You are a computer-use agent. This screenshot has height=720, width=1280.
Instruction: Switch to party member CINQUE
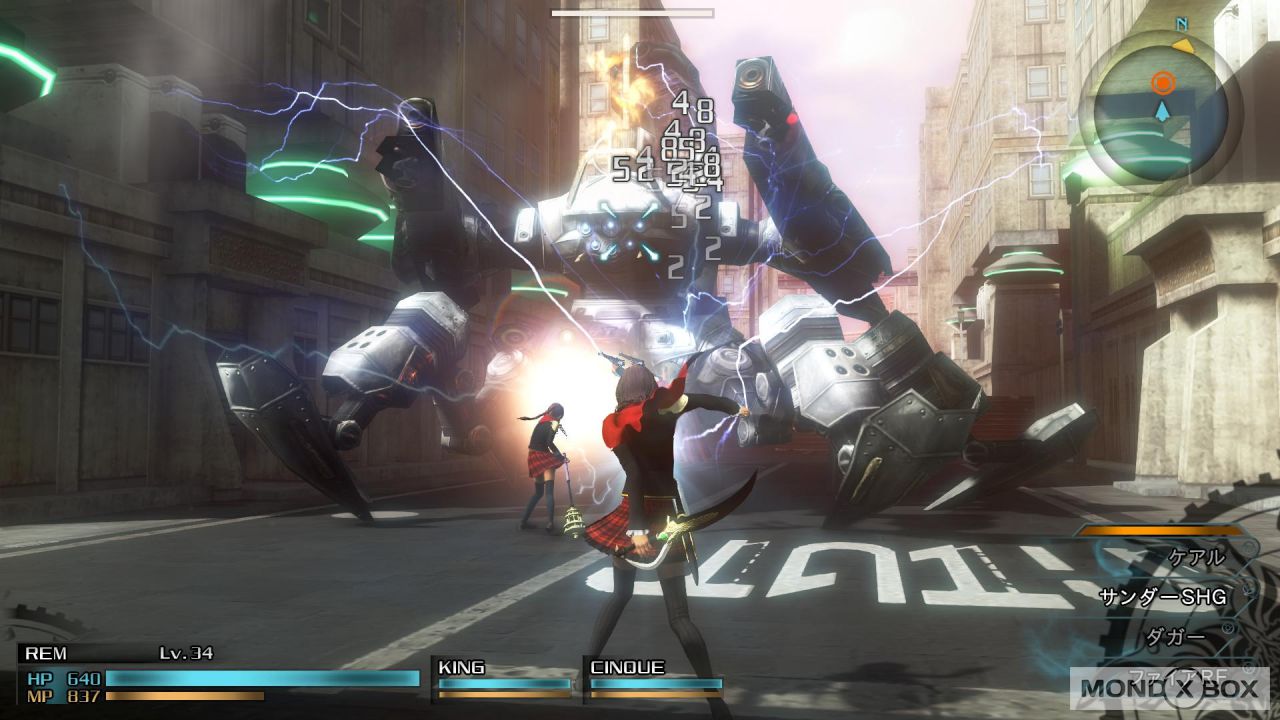point(654,677)
